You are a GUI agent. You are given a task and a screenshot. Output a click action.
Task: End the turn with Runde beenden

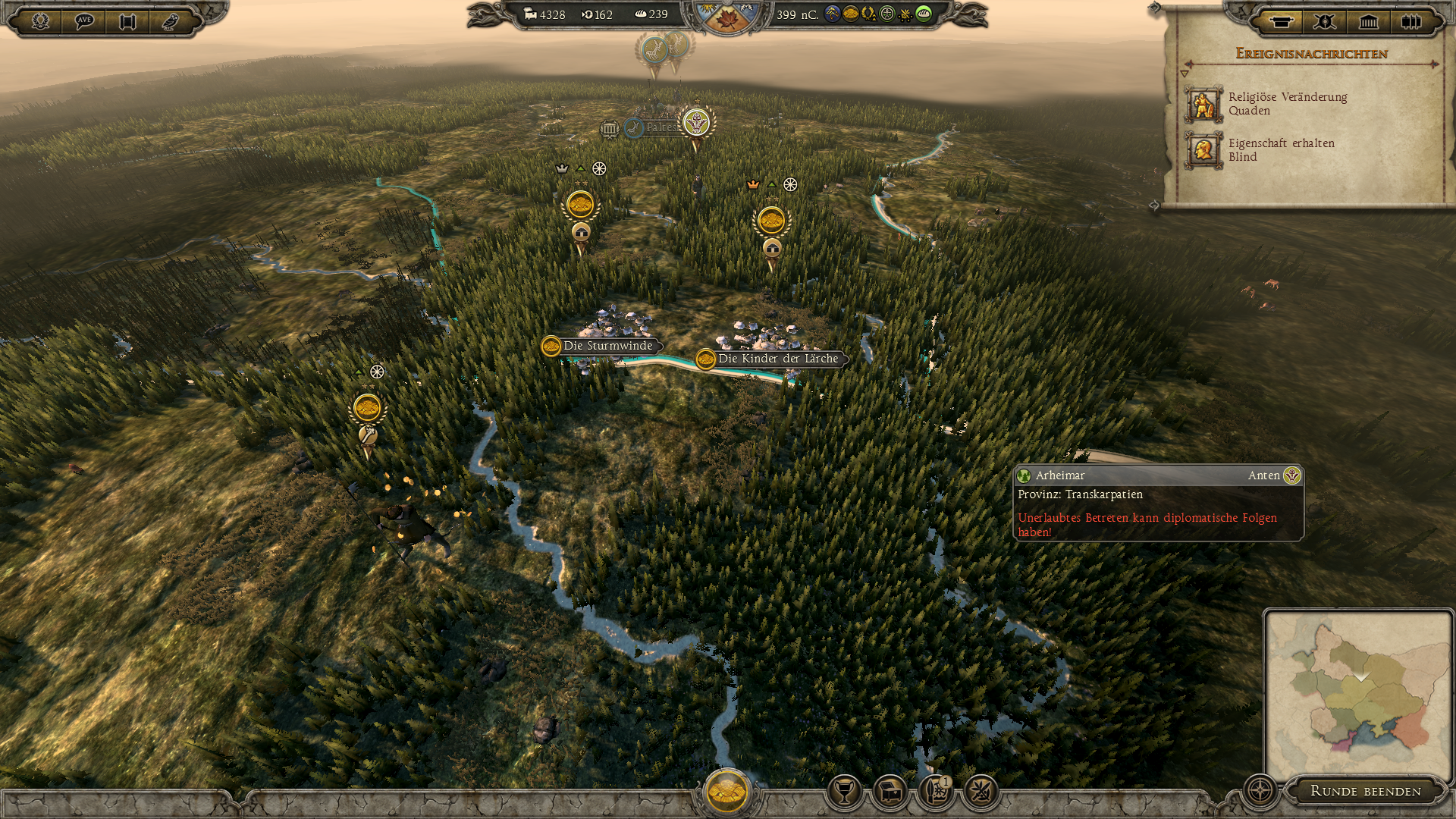1365,791
